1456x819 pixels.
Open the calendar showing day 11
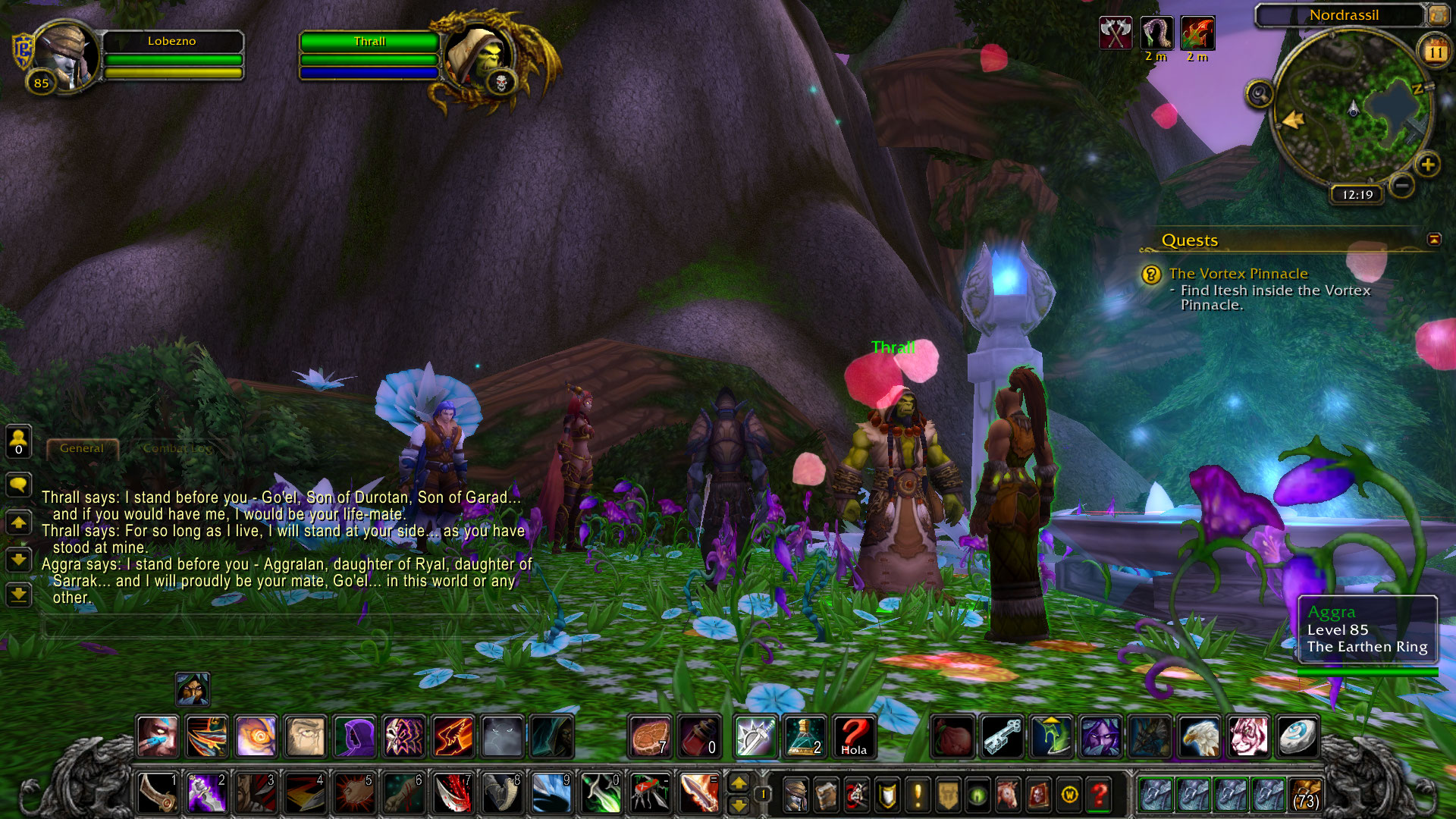click(x=1434, y=52)
